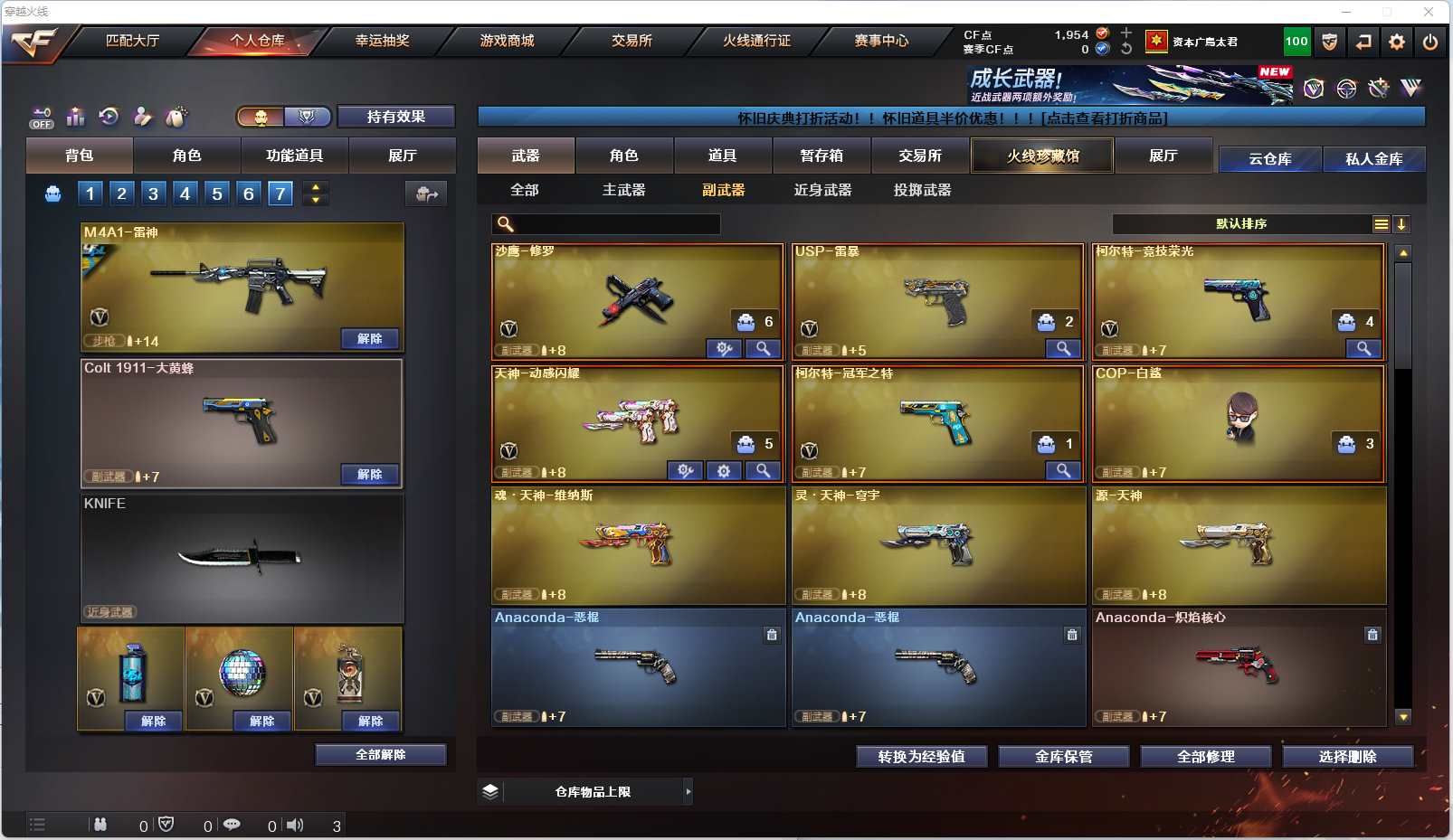Pick the Anaconda-炽焰核心 revolver
The height and width of the screenshot is (840, 1453).
[x=1238, y=666]
